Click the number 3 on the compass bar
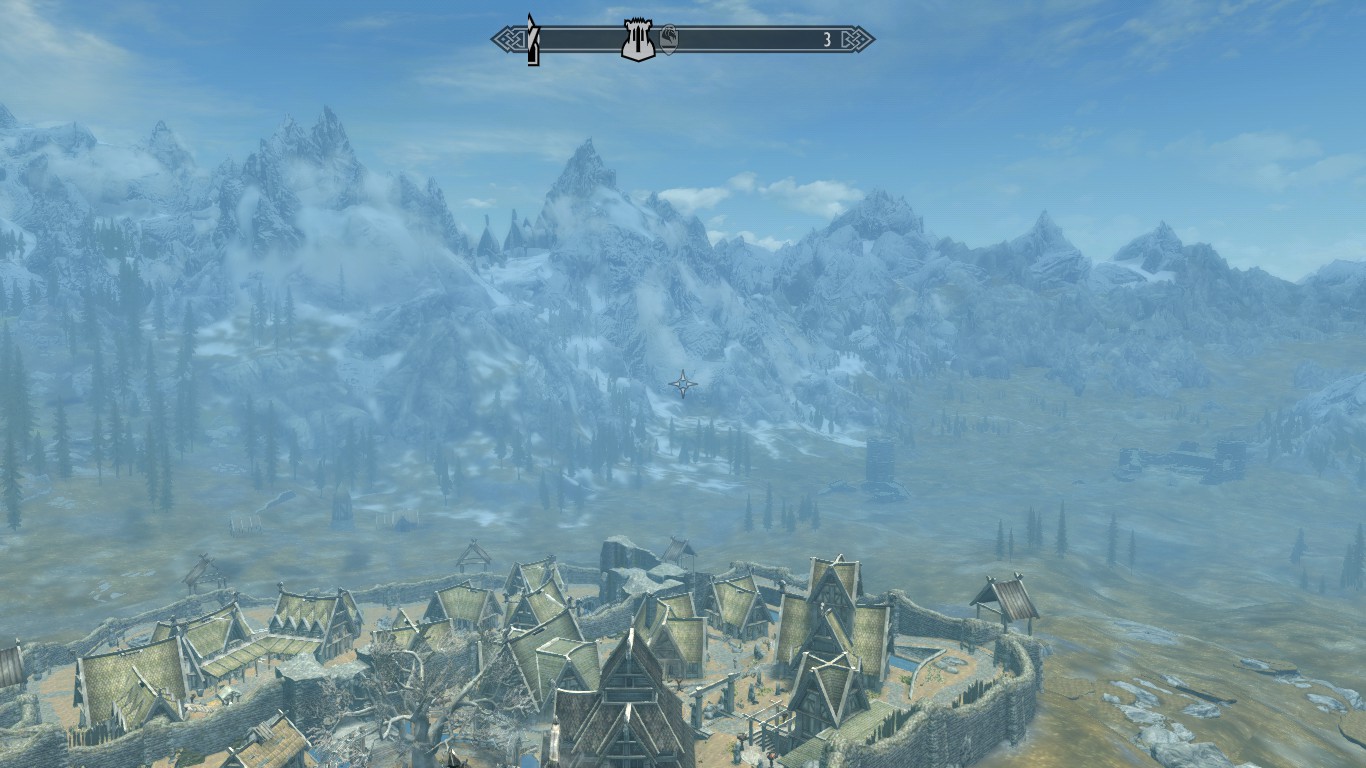Viewport: 1366px width, 768px height. click(x=826, y=40)
